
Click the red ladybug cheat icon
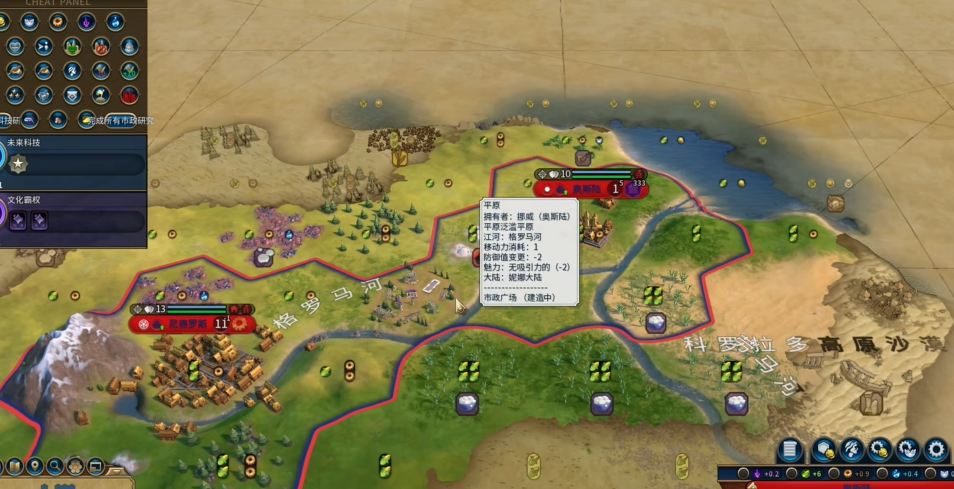click(x=129, y=96)
